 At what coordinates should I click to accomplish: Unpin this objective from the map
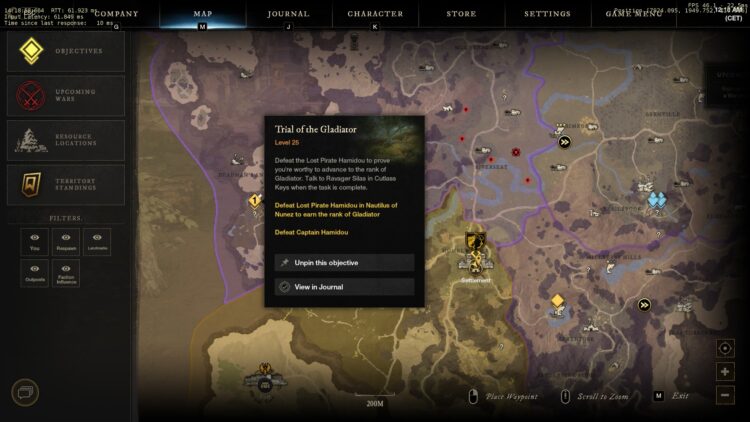coord(344,263)
